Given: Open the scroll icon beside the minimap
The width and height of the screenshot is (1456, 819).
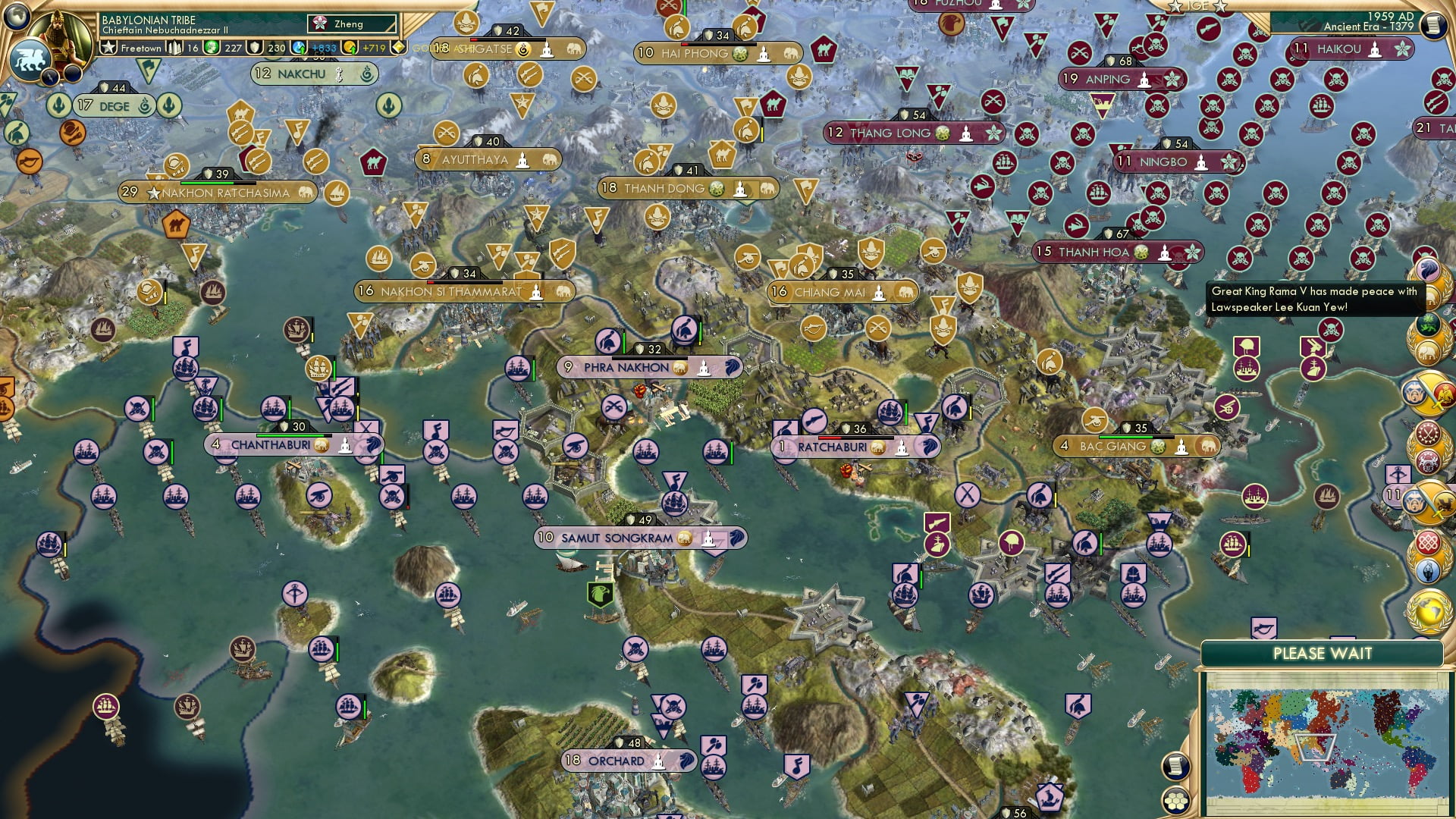Looking at the screenshot, I should pyautogui.click(x=1175, y=766).
